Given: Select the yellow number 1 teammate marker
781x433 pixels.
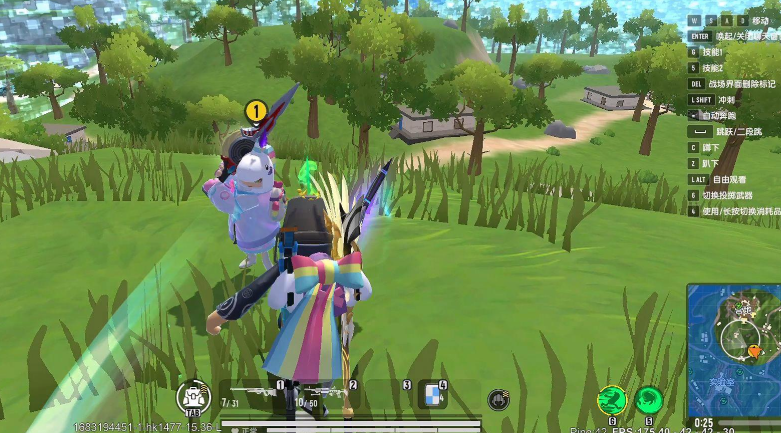Looking at the screenshot, I should 255,110.
